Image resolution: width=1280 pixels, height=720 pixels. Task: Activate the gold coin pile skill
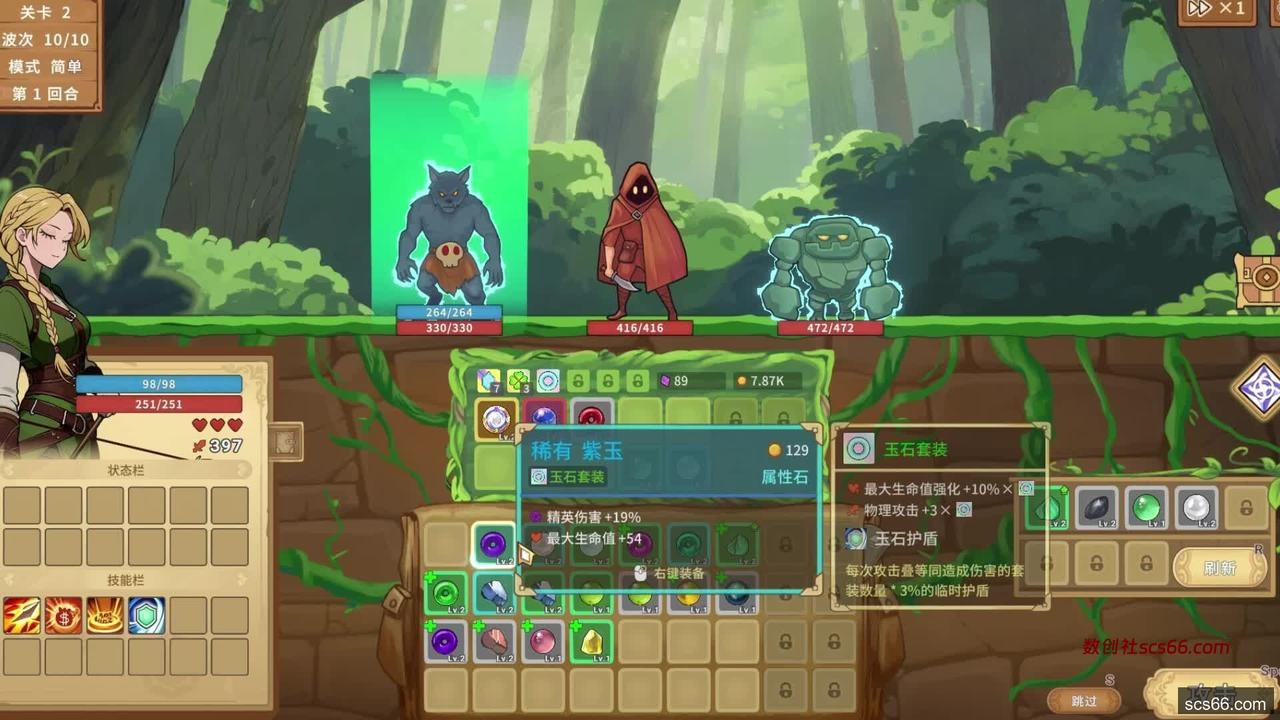pos(105,615)
